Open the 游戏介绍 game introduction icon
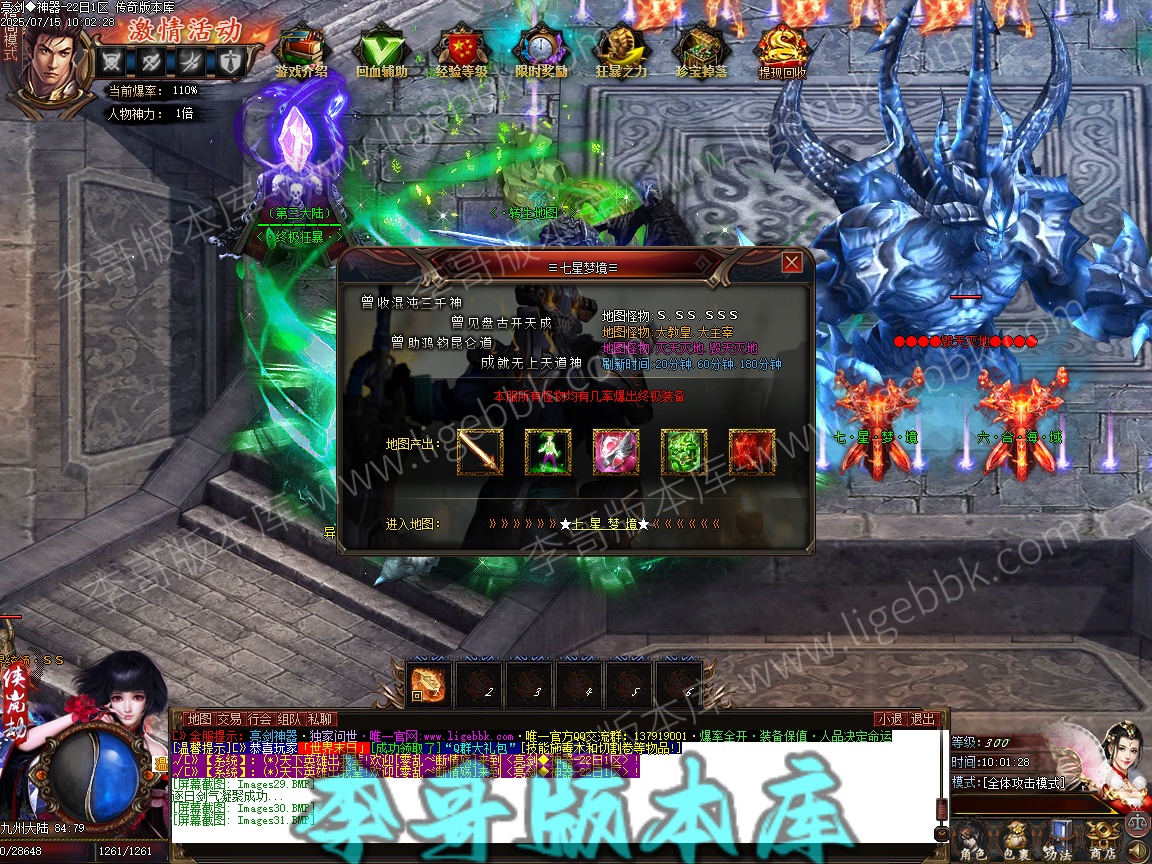The width and height of the screenshot is (1152, 864). (301, 50)
